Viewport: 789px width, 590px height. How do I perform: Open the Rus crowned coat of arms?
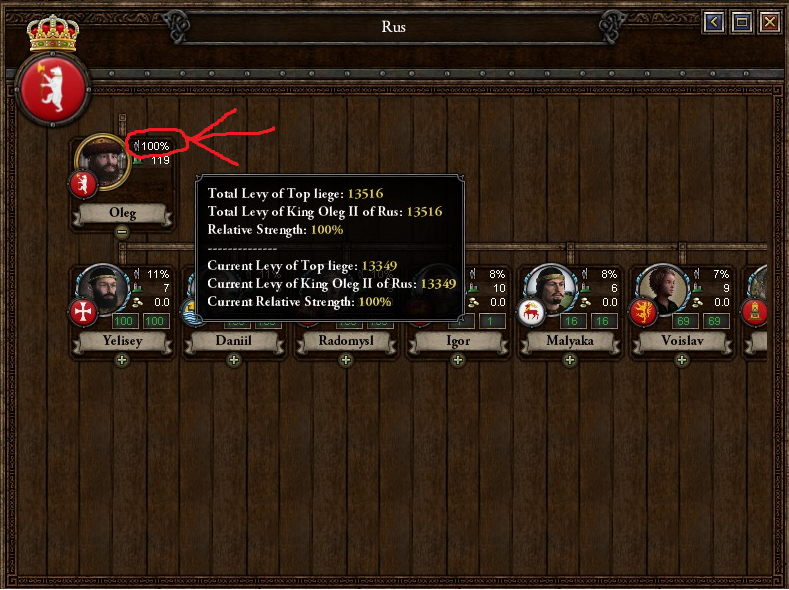click(54, 85)
